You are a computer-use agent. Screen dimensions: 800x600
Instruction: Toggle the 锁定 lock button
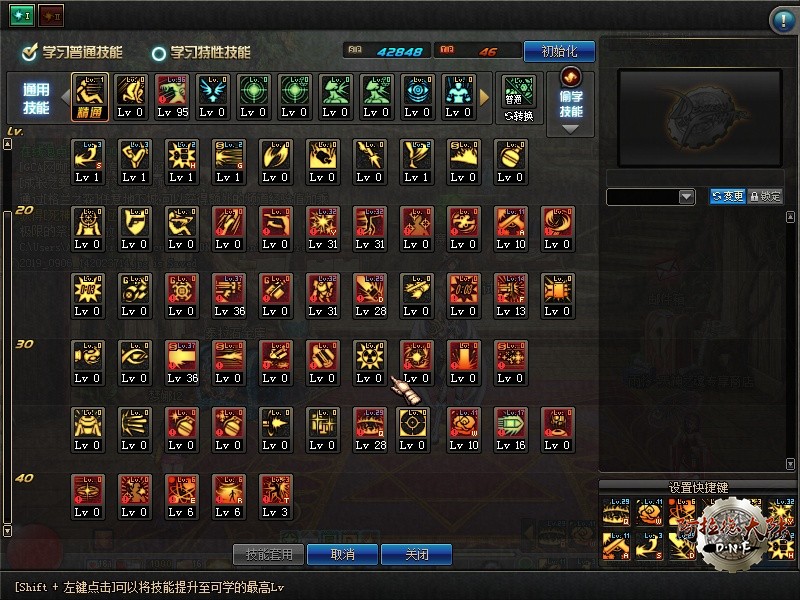pyautogui.click(x=765, y=197)
